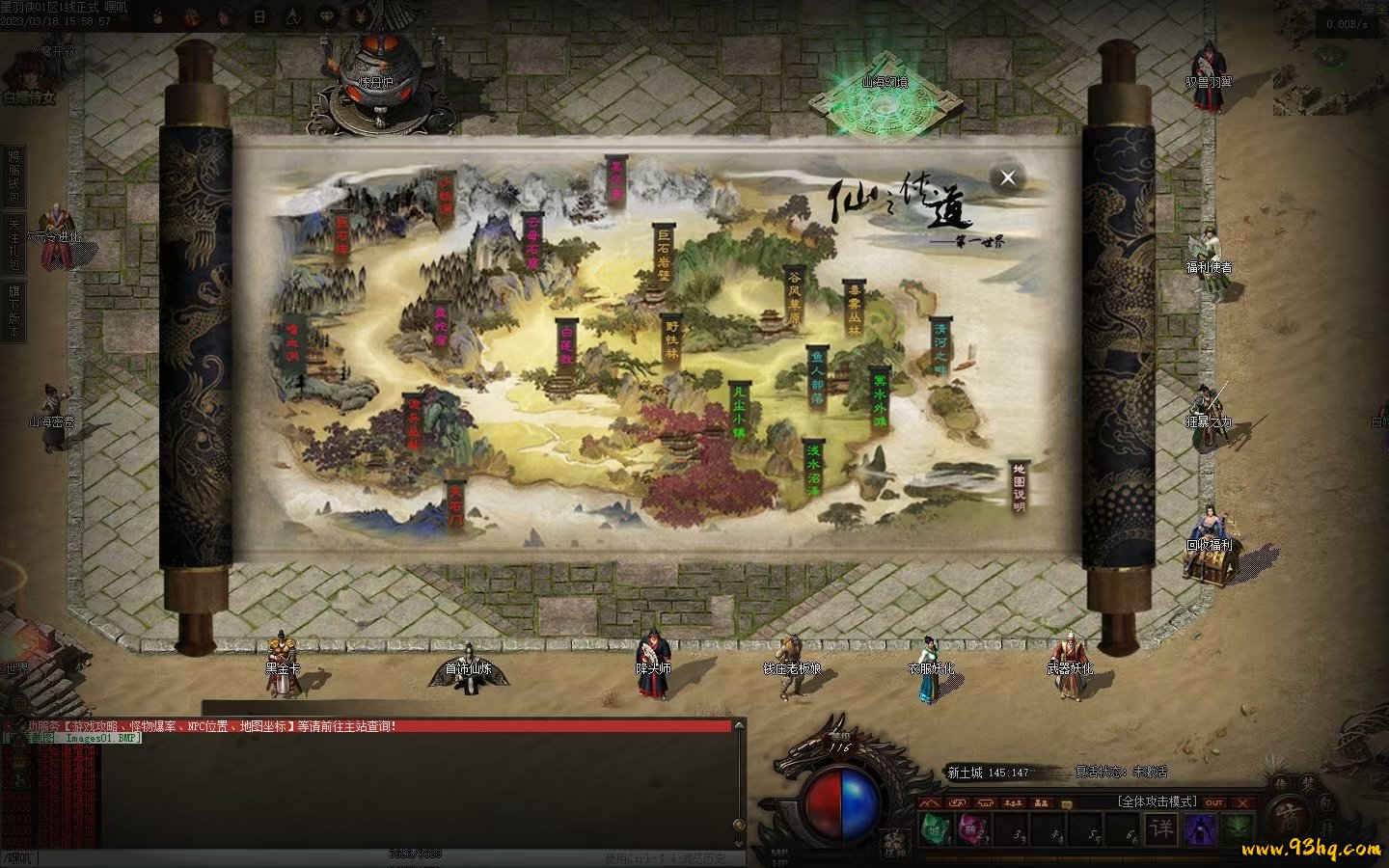This screenshot has width=1389, height=868.
Task: Open the 关注礼包 gift pack
Action: [x=14, y=243]
